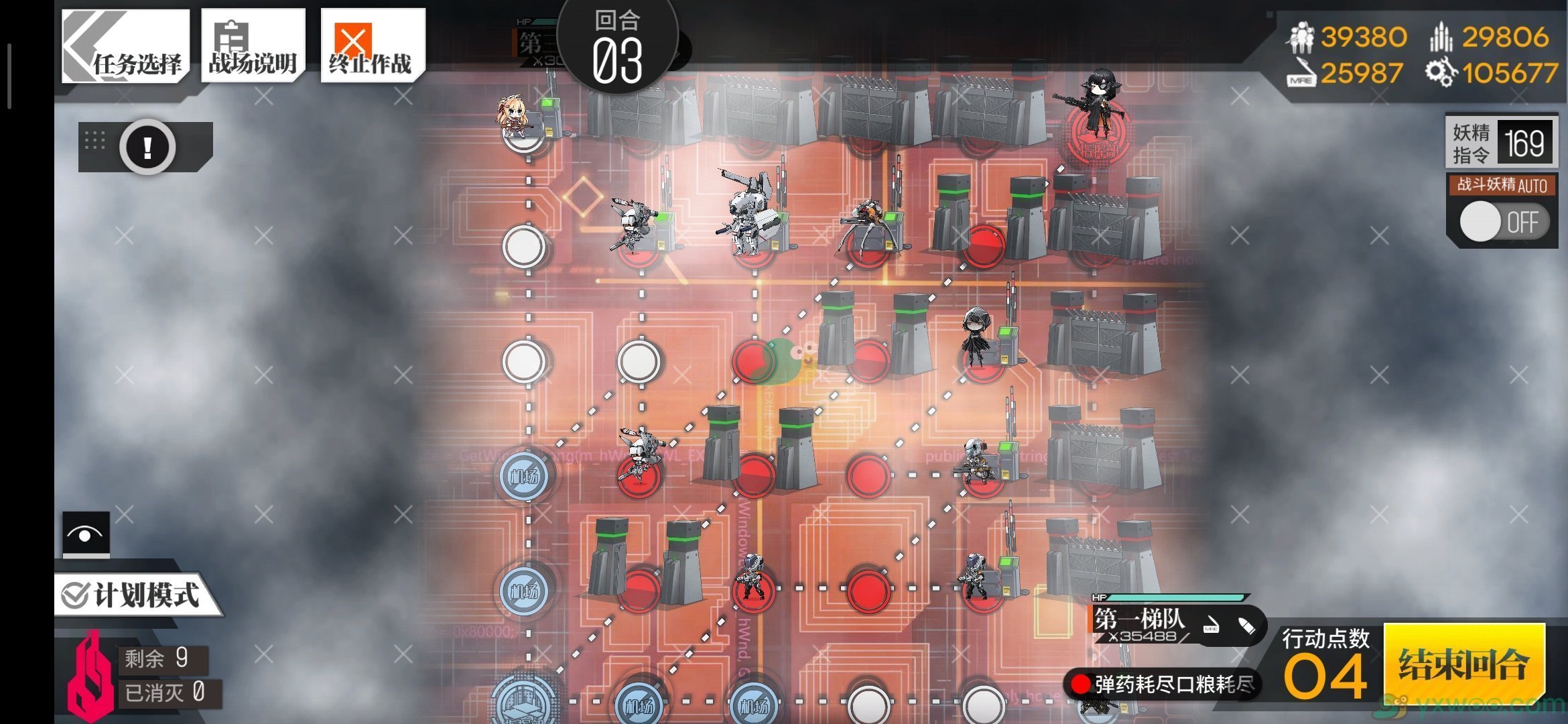End the turn with 结束回合
Image resolution: width=1568 pixels, height=724 pixels.
pos(1464,664)
